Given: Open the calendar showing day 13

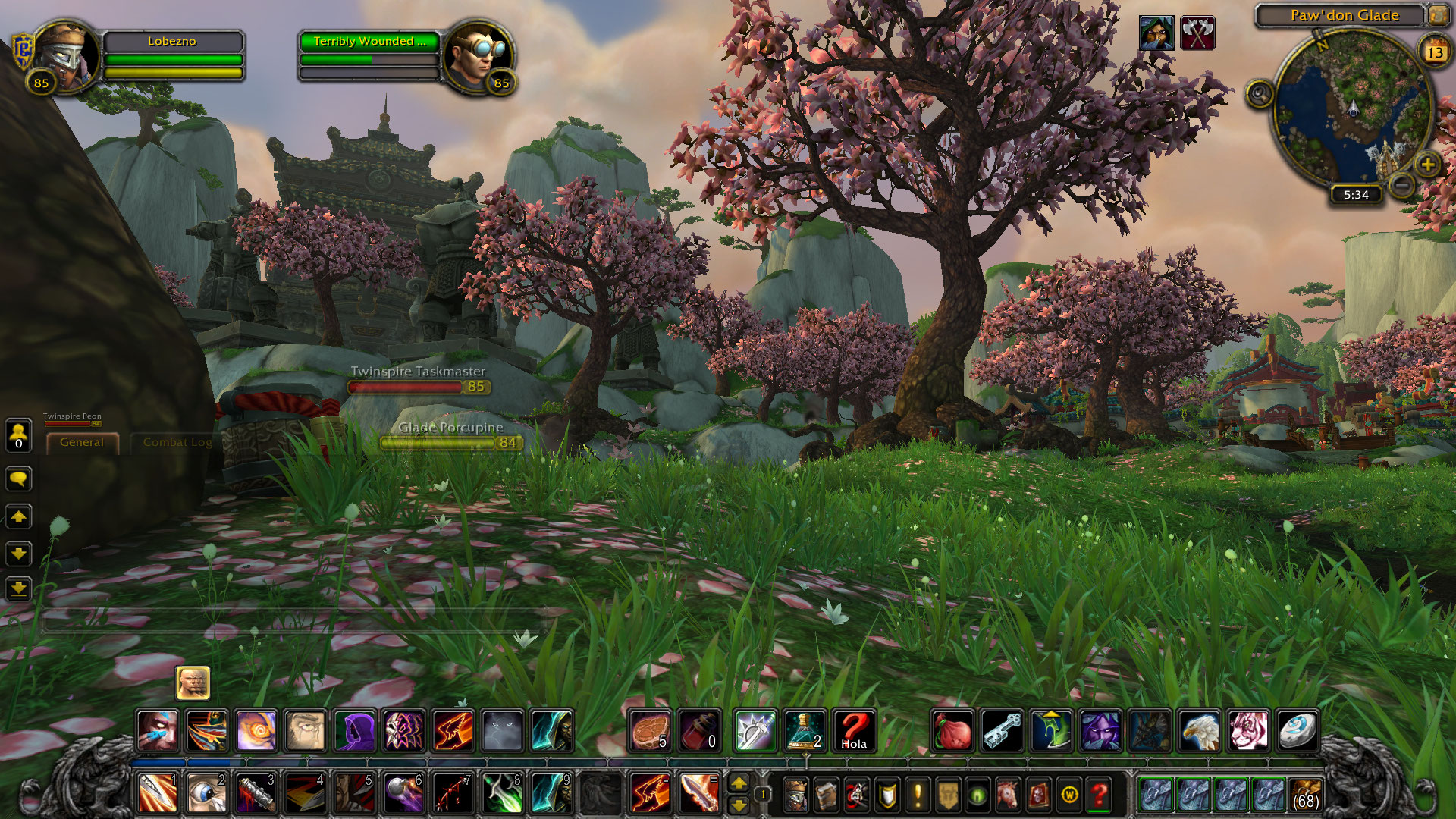Looking at the screenshot, I should 1434,52.
